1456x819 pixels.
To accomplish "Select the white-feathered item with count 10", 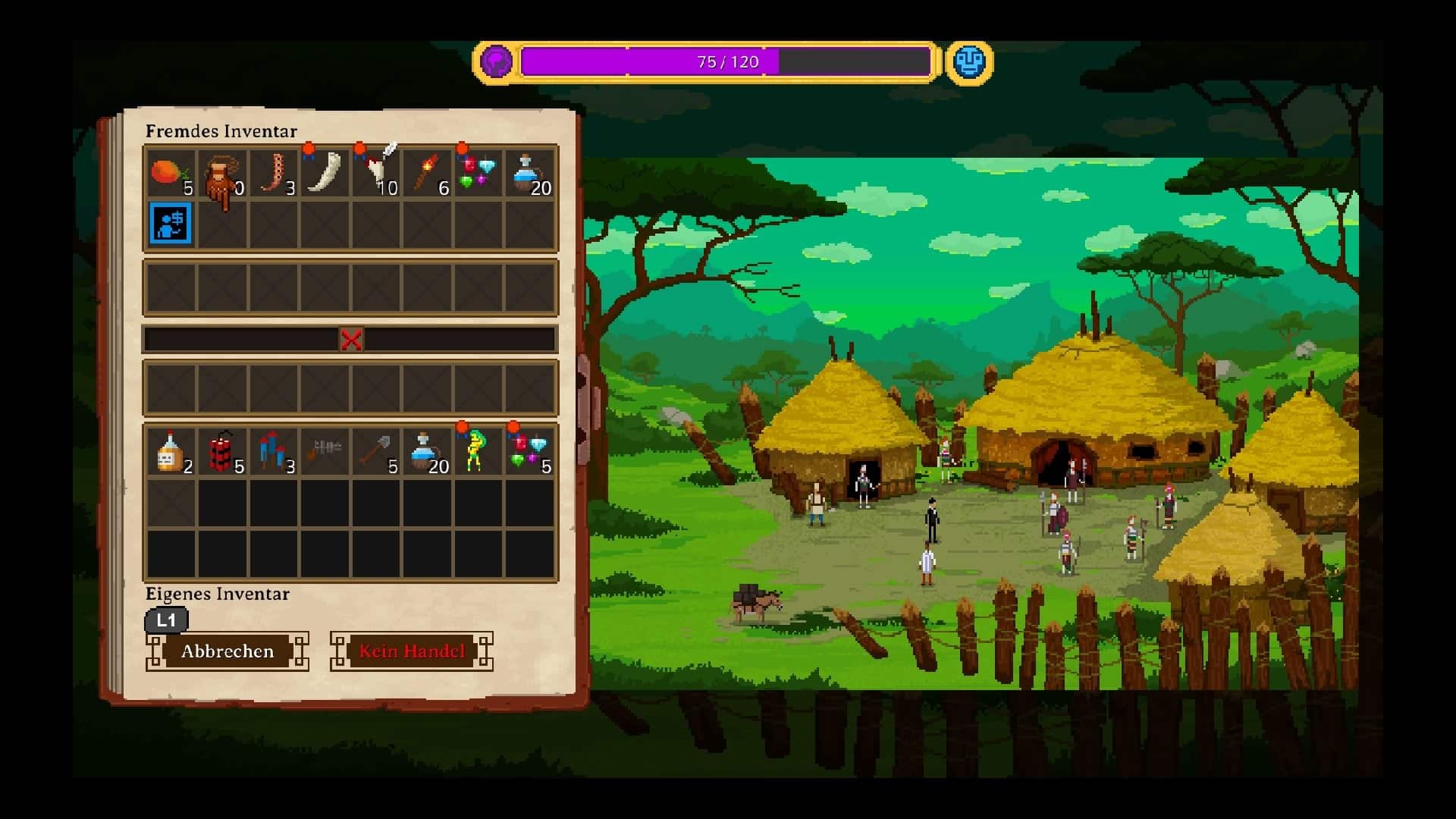I will [x=376, y=174].
